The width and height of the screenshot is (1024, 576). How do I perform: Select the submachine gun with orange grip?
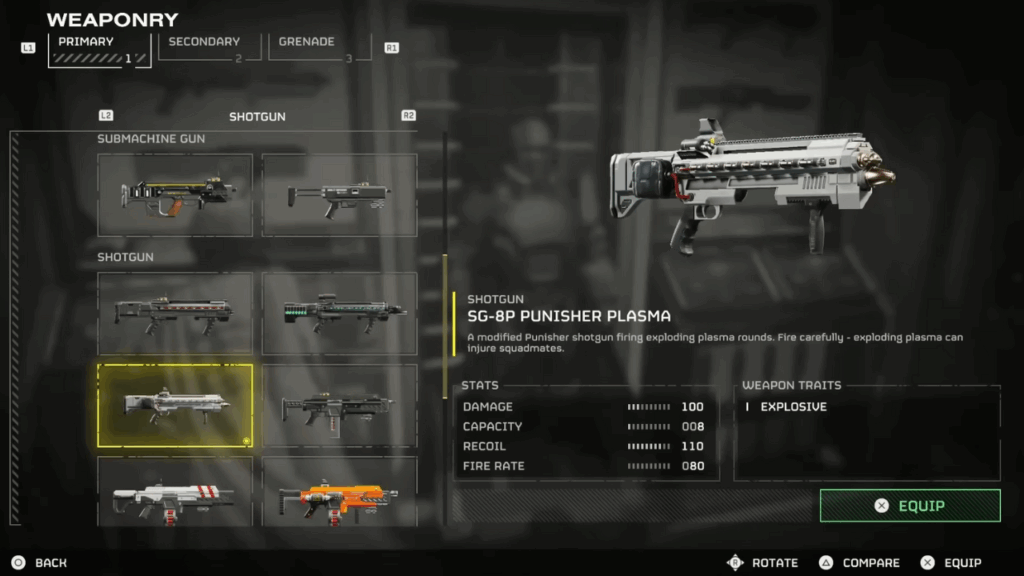click(175, 195)
